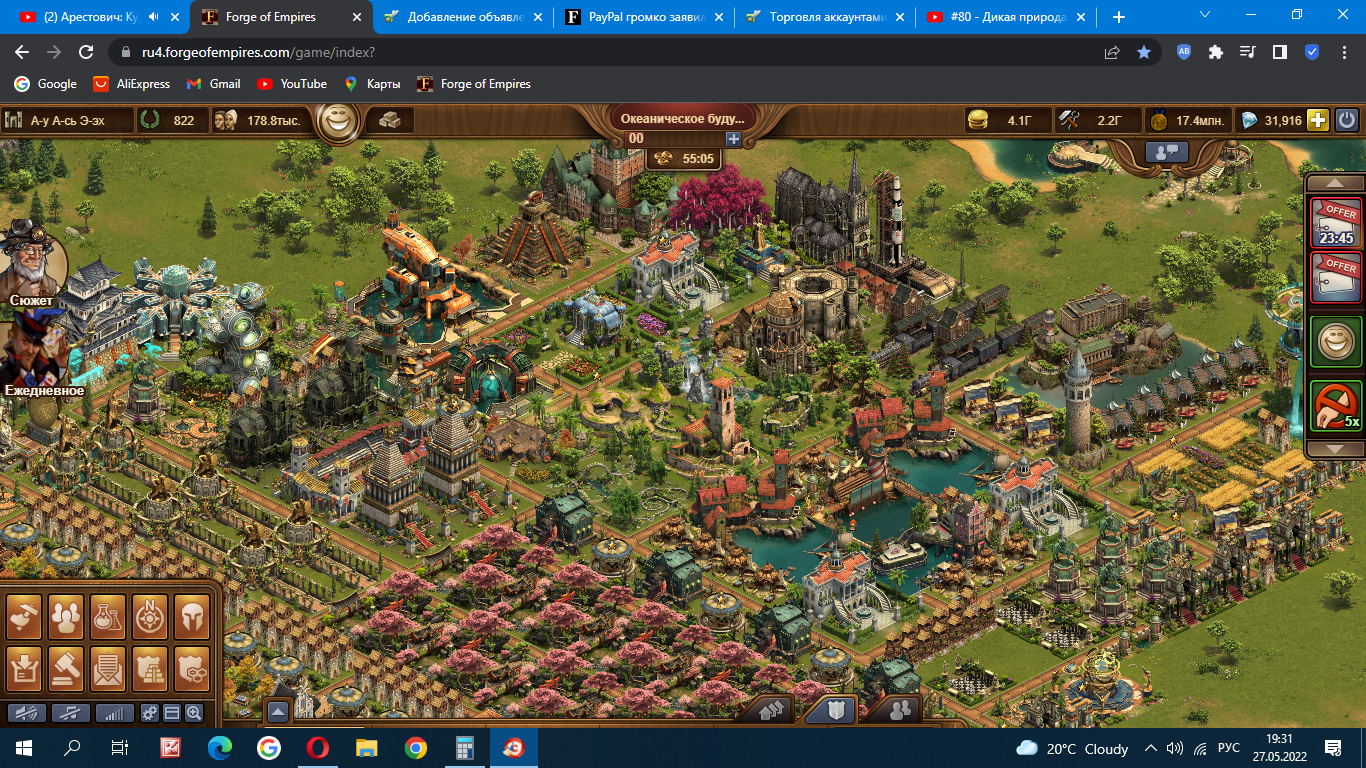Image resolution: width=1366 pixels, height=768 pixels.
Task: Open great buildings with the pyramid shield icon
Action: (x=148, y=668)
